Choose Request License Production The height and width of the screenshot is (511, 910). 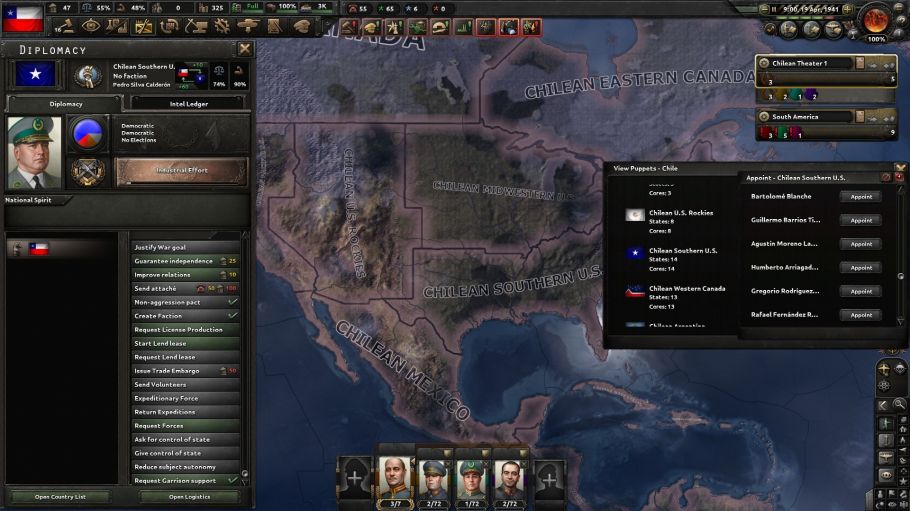[185, 329]
